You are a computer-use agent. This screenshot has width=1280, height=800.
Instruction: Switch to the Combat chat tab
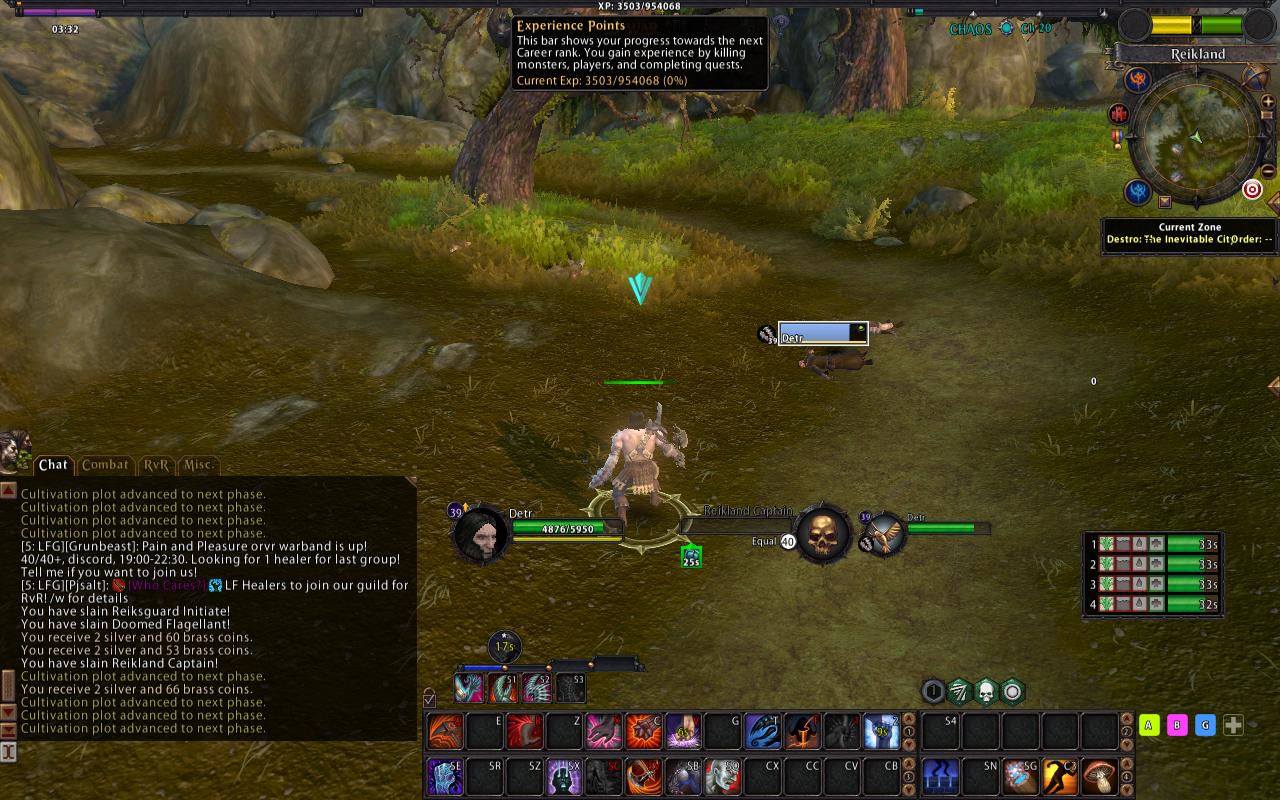tap(105, 465)
